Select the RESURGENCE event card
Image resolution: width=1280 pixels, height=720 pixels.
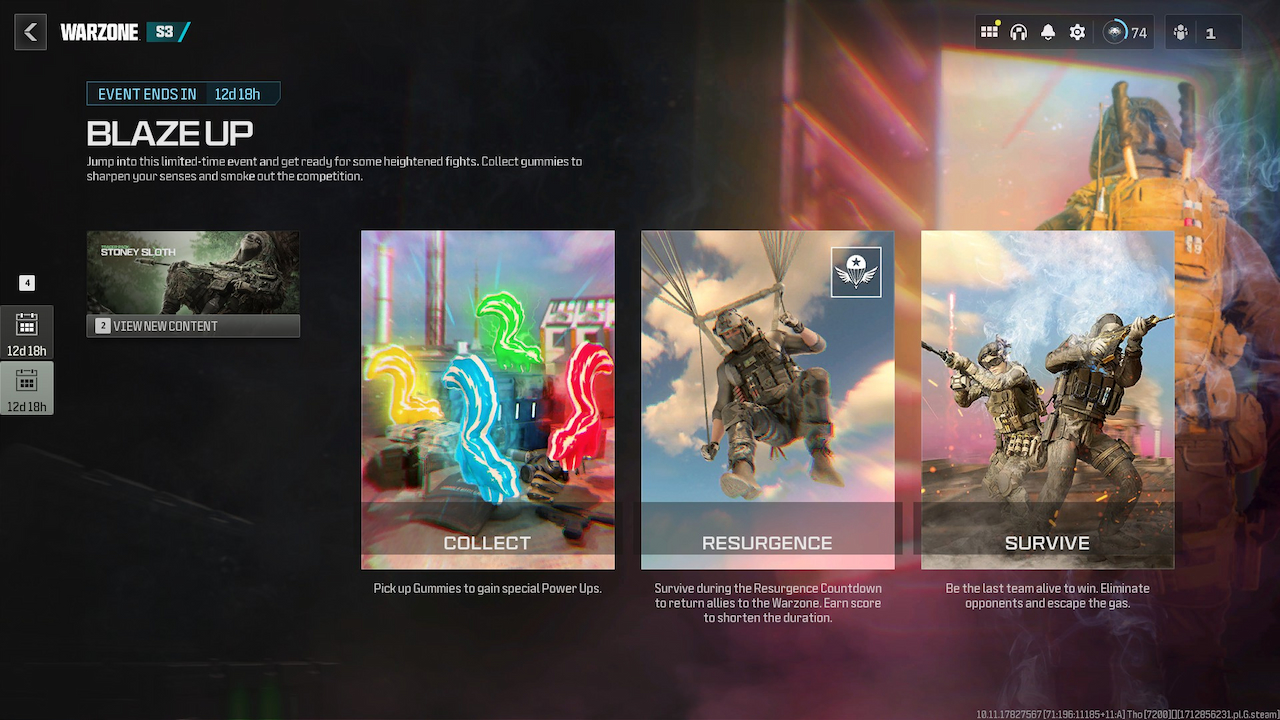coord(767,399)
